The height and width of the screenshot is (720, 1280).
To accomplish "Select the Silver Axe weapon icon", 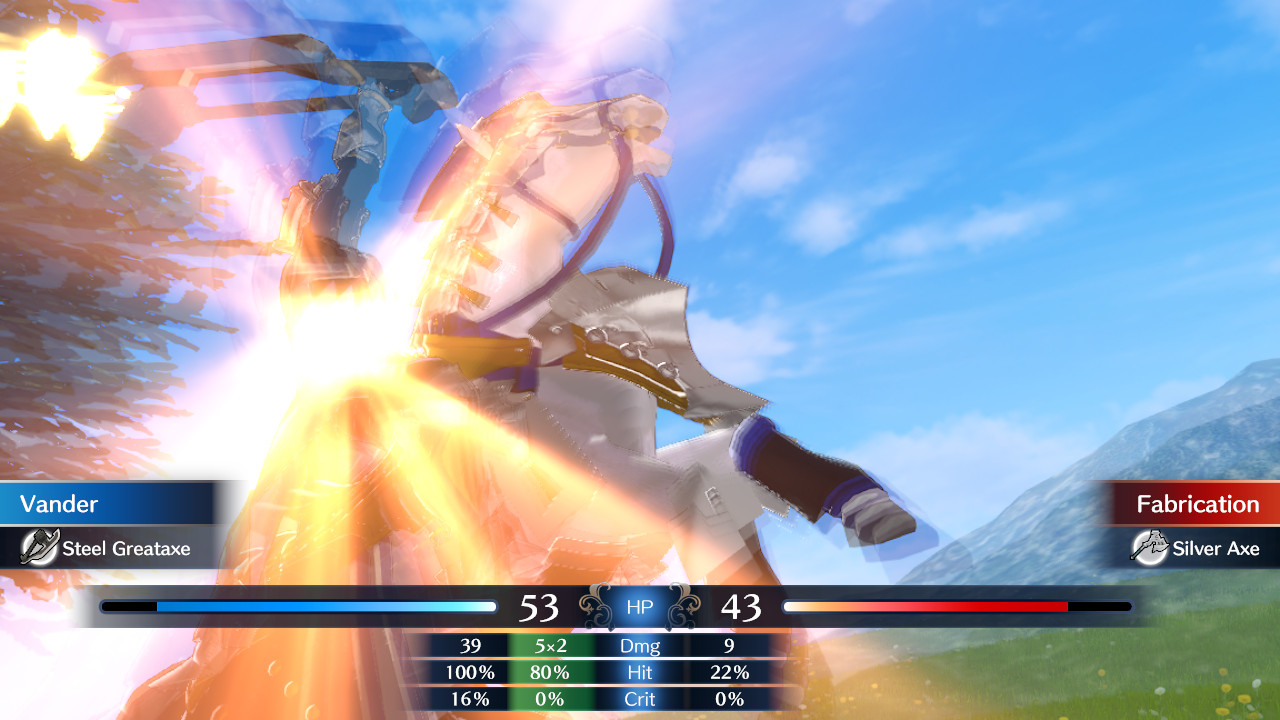I will click(x=1152, y=548).
